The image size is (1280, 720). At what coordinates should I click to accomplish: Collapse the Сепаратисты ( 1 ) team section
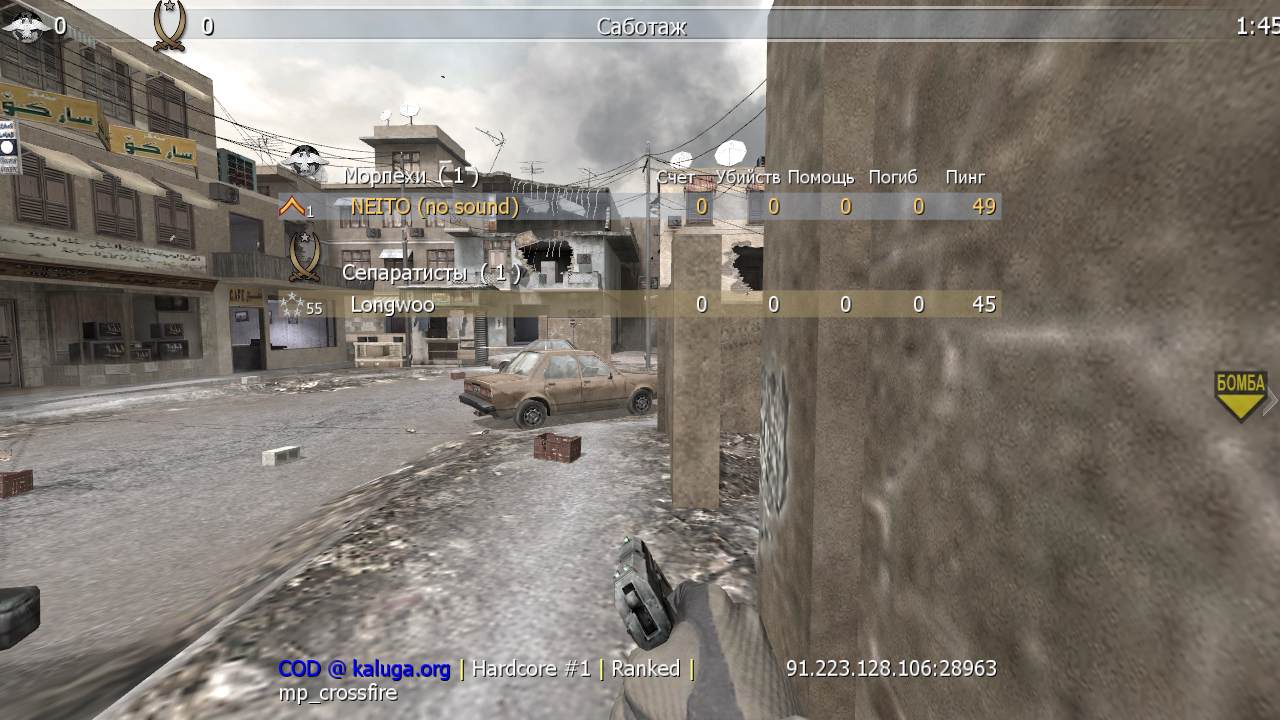438,272
